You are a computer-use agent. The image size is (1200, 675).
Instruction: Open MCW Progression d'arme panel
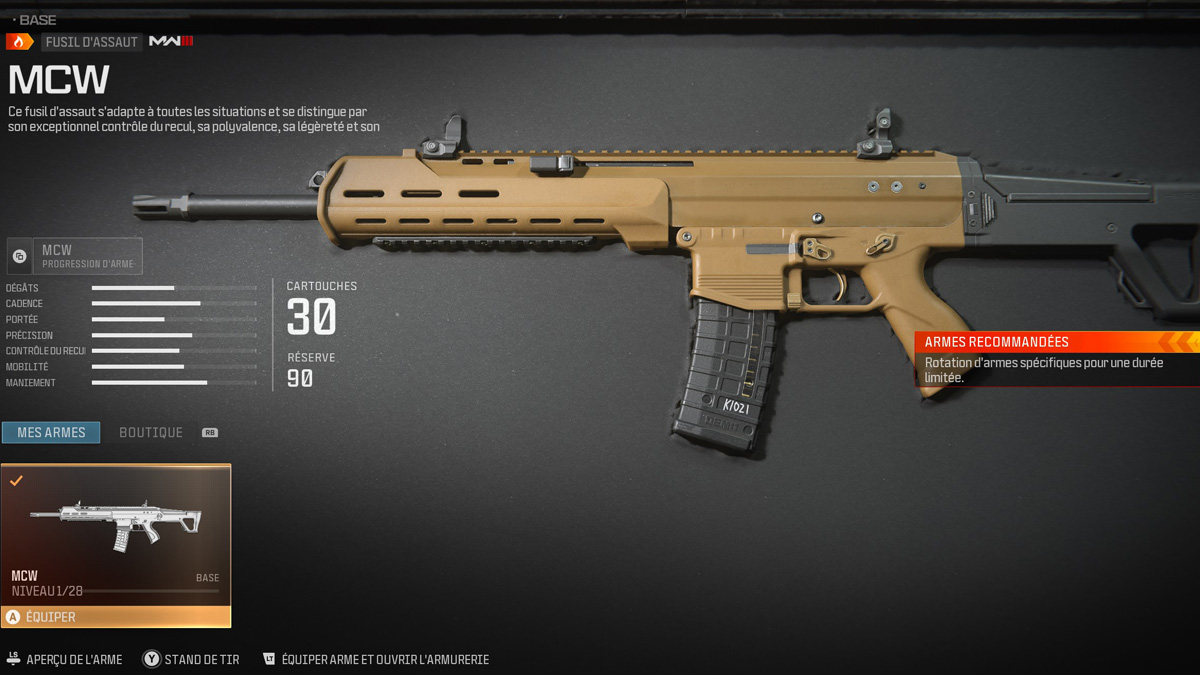(x=75, y=256)
